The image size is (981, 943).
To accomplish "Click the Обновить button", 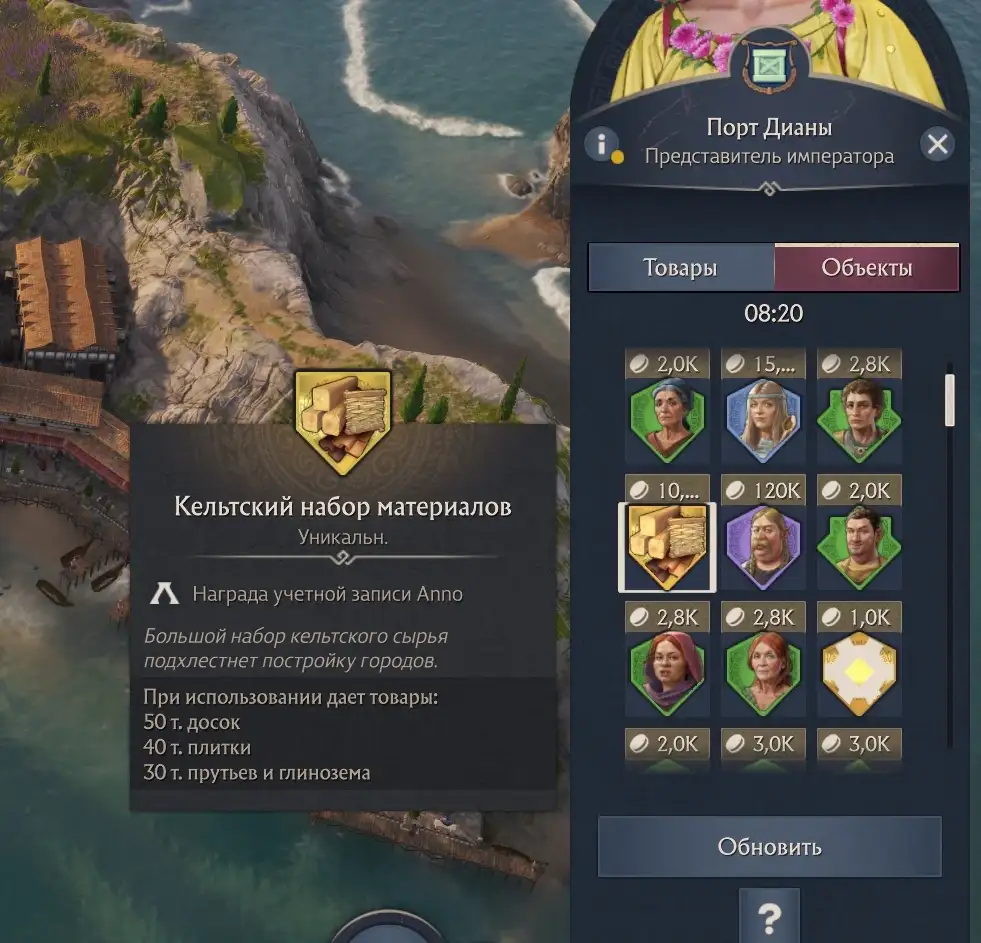I will pos(769,847).
